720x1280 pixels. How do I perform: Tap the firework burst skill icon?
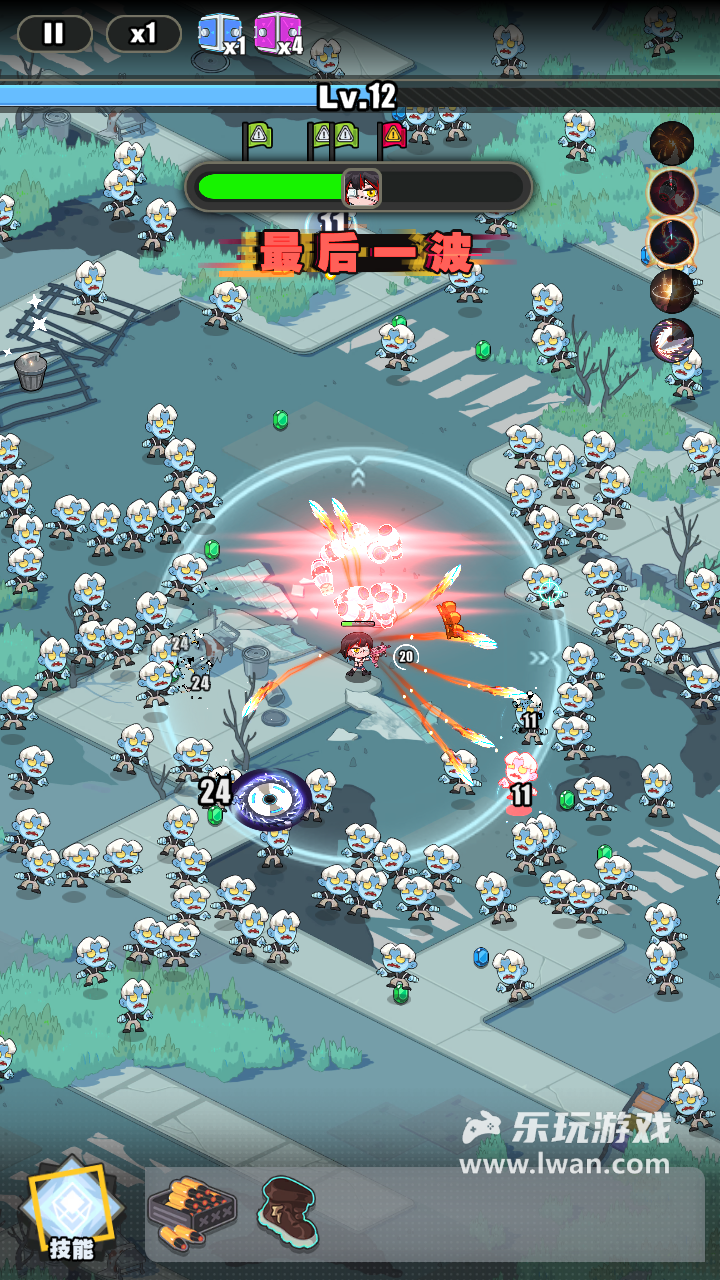[x=672, y=143]
